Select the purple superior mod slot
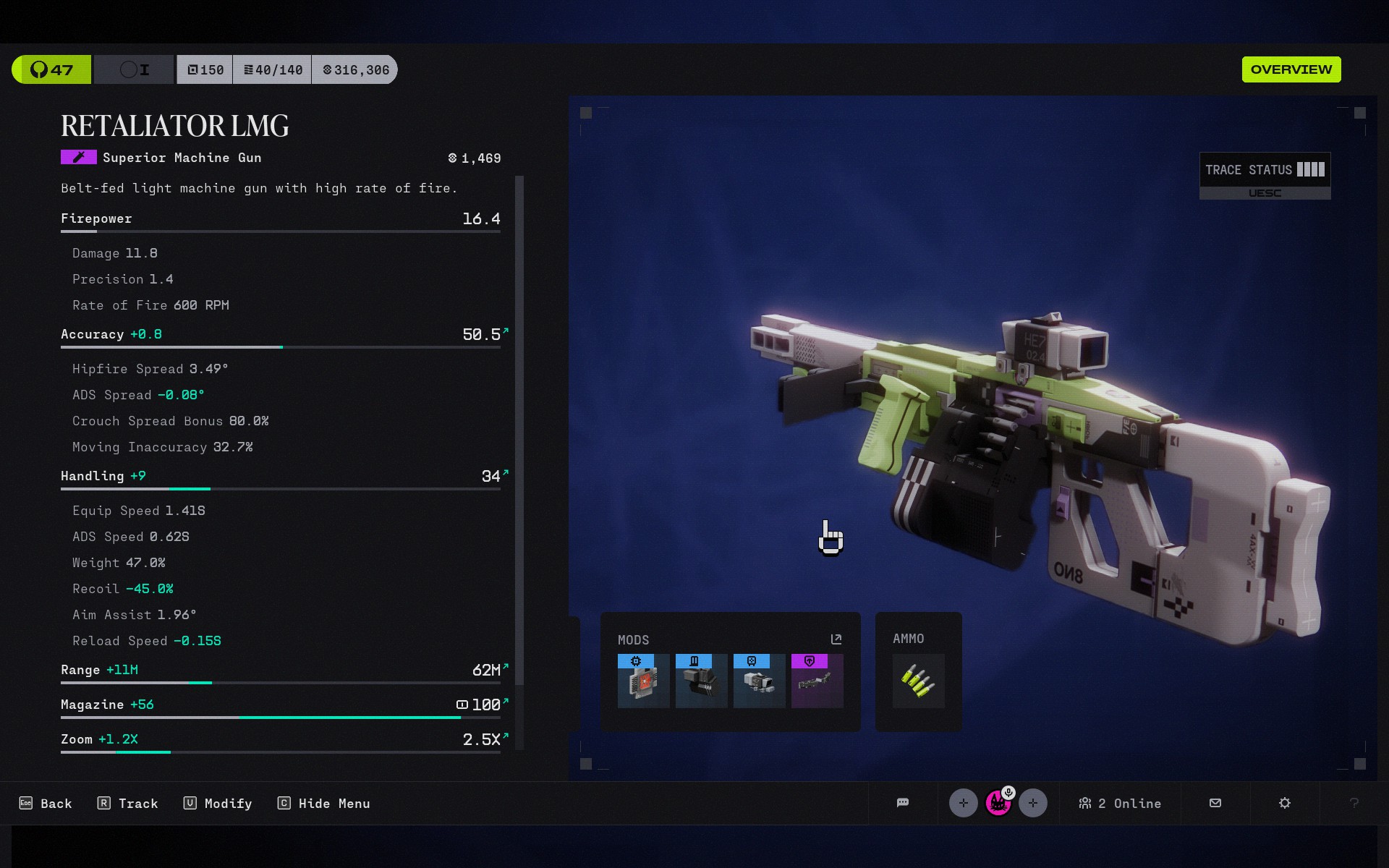The height and width of the screenshot is (868, 1389). tap(817, 681)
